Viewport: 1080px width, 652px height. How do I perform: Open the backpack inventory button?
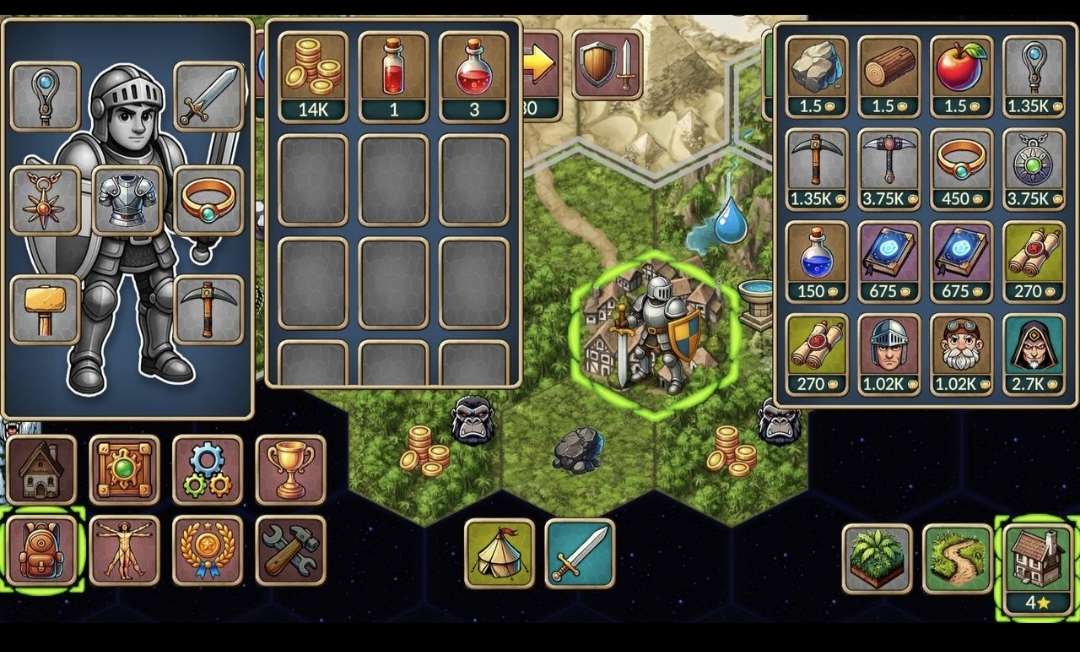click(x=41, y=549)
